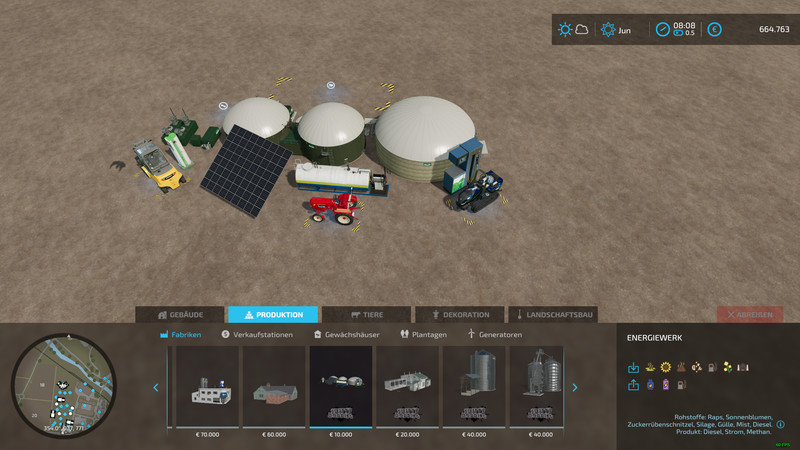Click the info icon in Energiewerk panel
Screen dimensions: 800x450
pyautogui.click(x=779, y=424)
